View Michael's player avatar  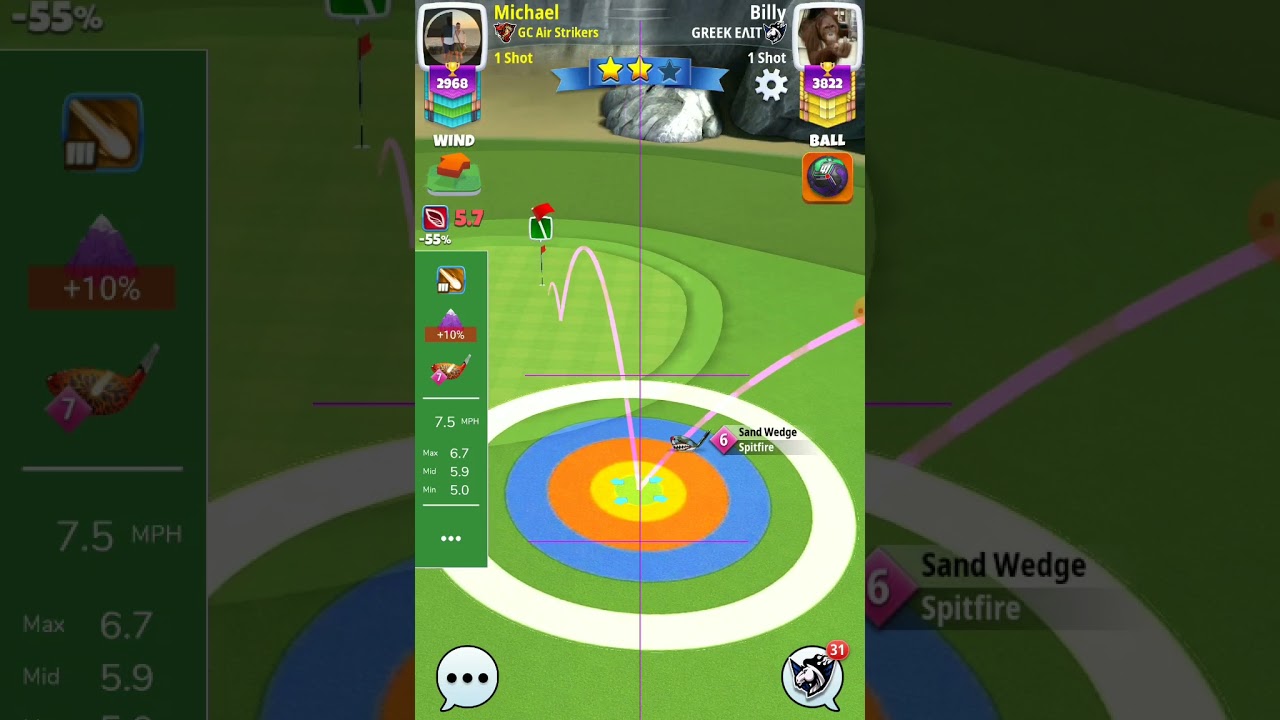click(x=452, y=37)
